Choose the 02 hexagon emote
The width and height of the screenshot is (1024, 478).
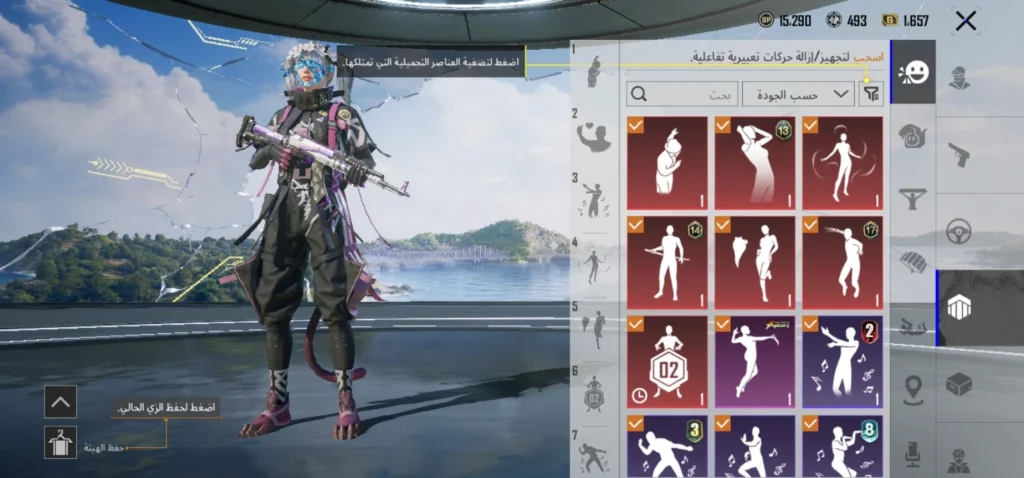point(667,362)
